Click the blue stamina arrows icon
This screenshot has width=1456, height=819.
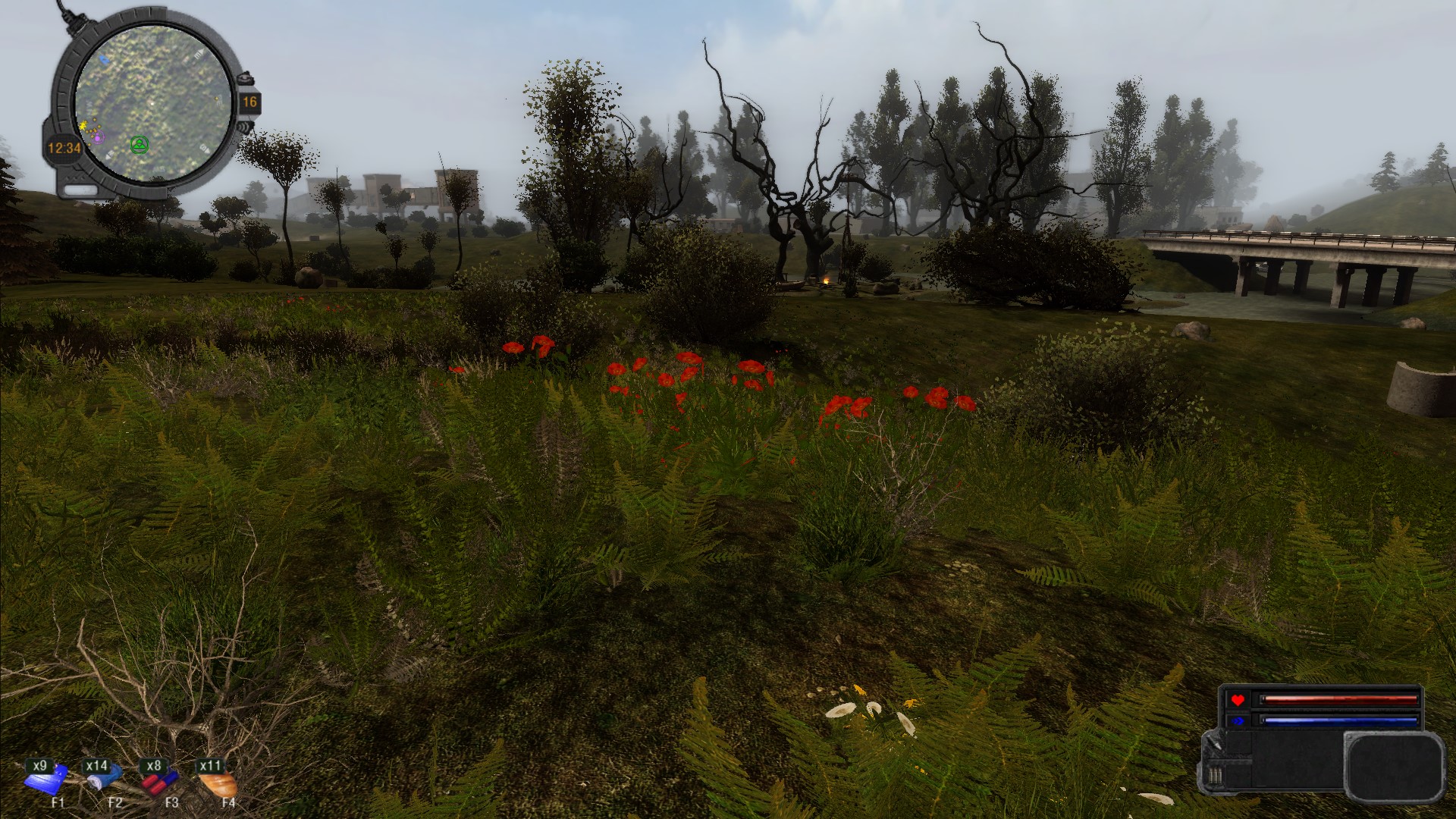(x=1238, y=720)
